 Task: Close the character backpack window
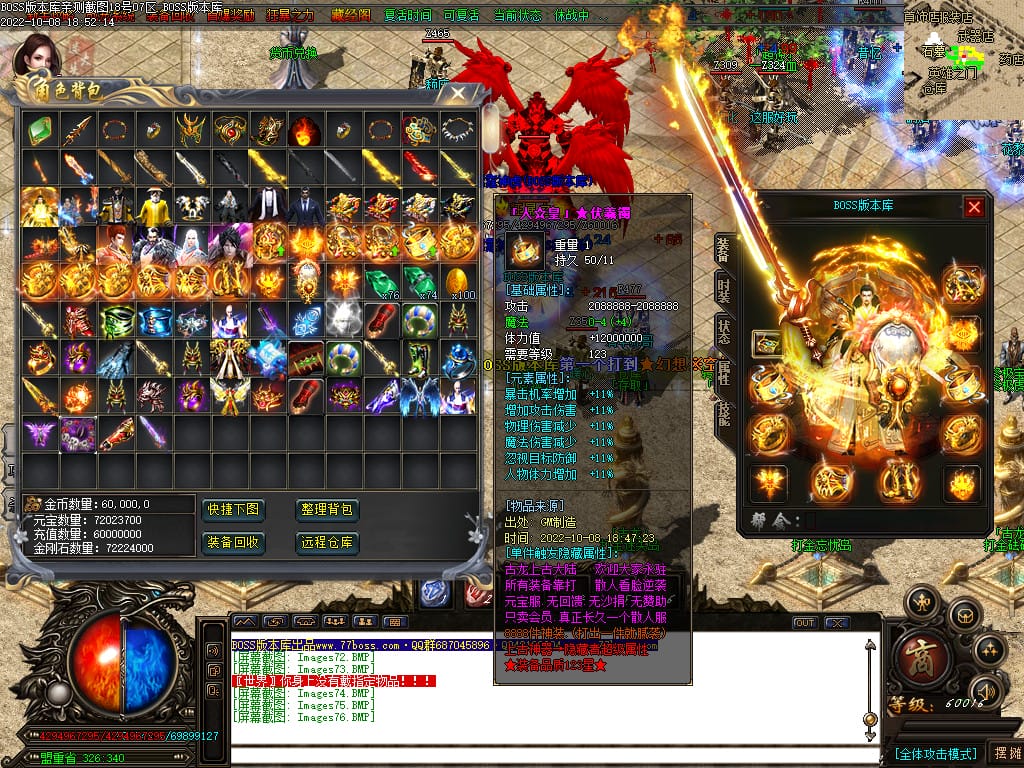point(458,94)
